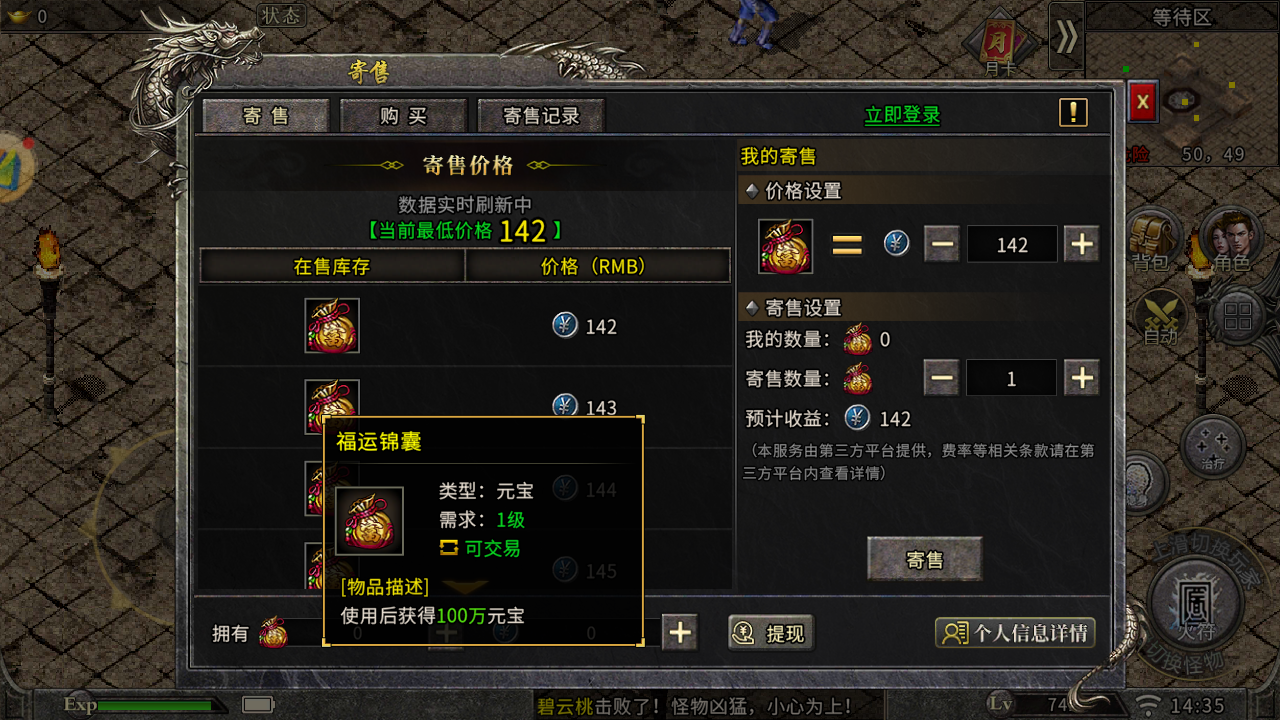Click the ¥ coin icon beside 预计收益

pyautogui.click(x=856, y=419)
